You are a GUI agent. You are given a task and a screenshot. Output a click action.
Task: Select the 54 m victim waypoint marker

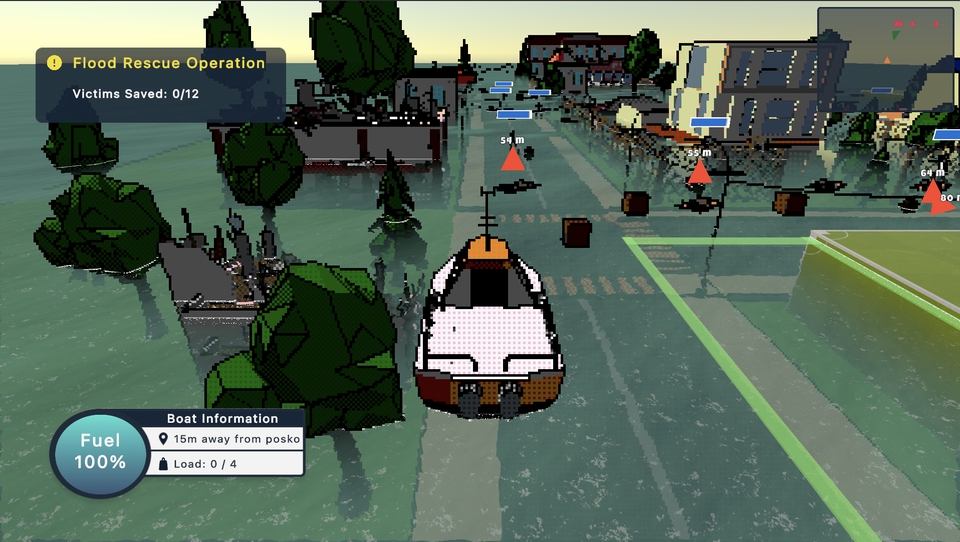(x=512, y=158)
